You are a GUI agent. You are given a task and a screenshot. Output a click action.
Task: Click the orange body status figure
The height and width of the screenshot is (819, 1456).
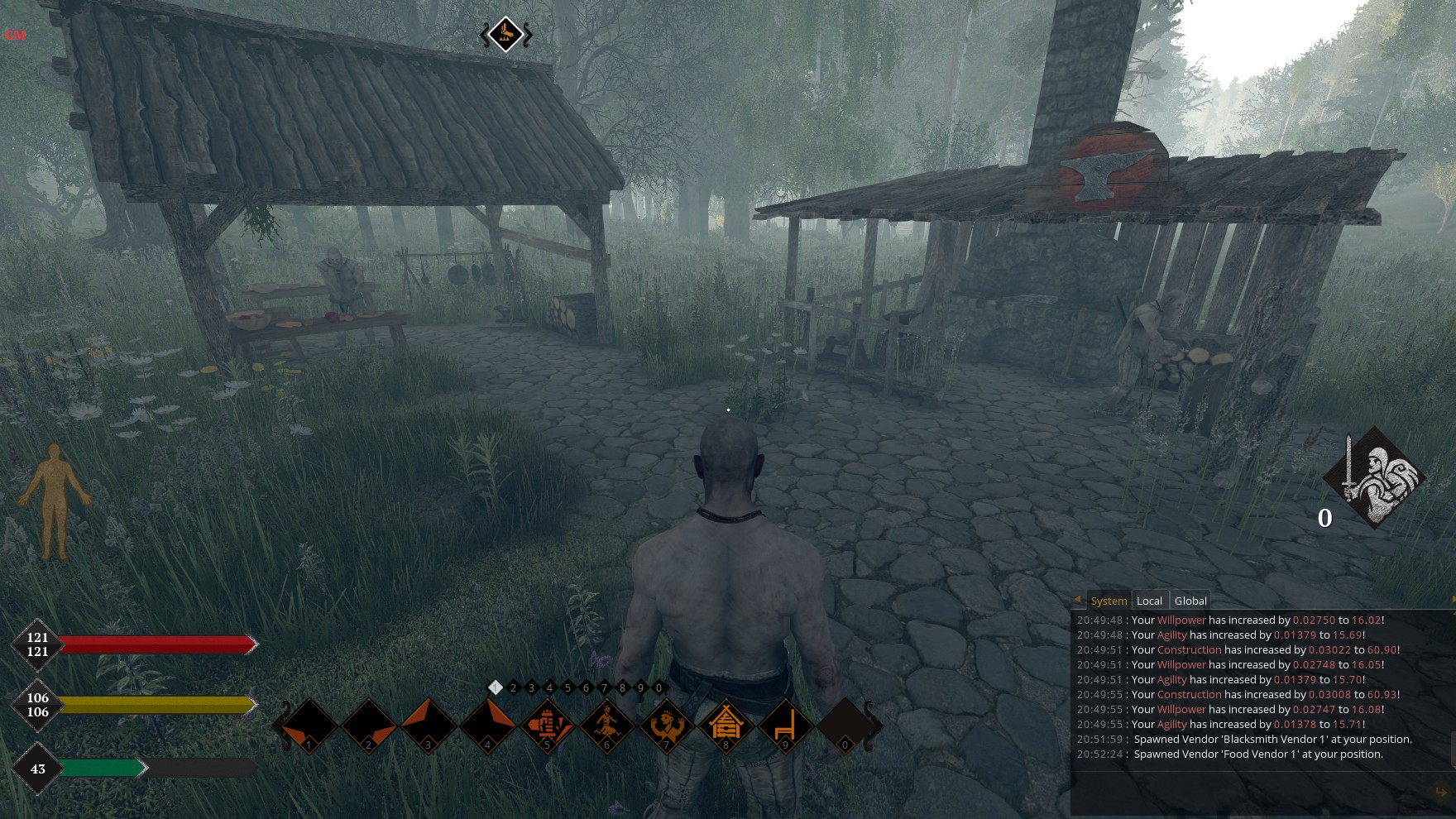pos(55,500)
